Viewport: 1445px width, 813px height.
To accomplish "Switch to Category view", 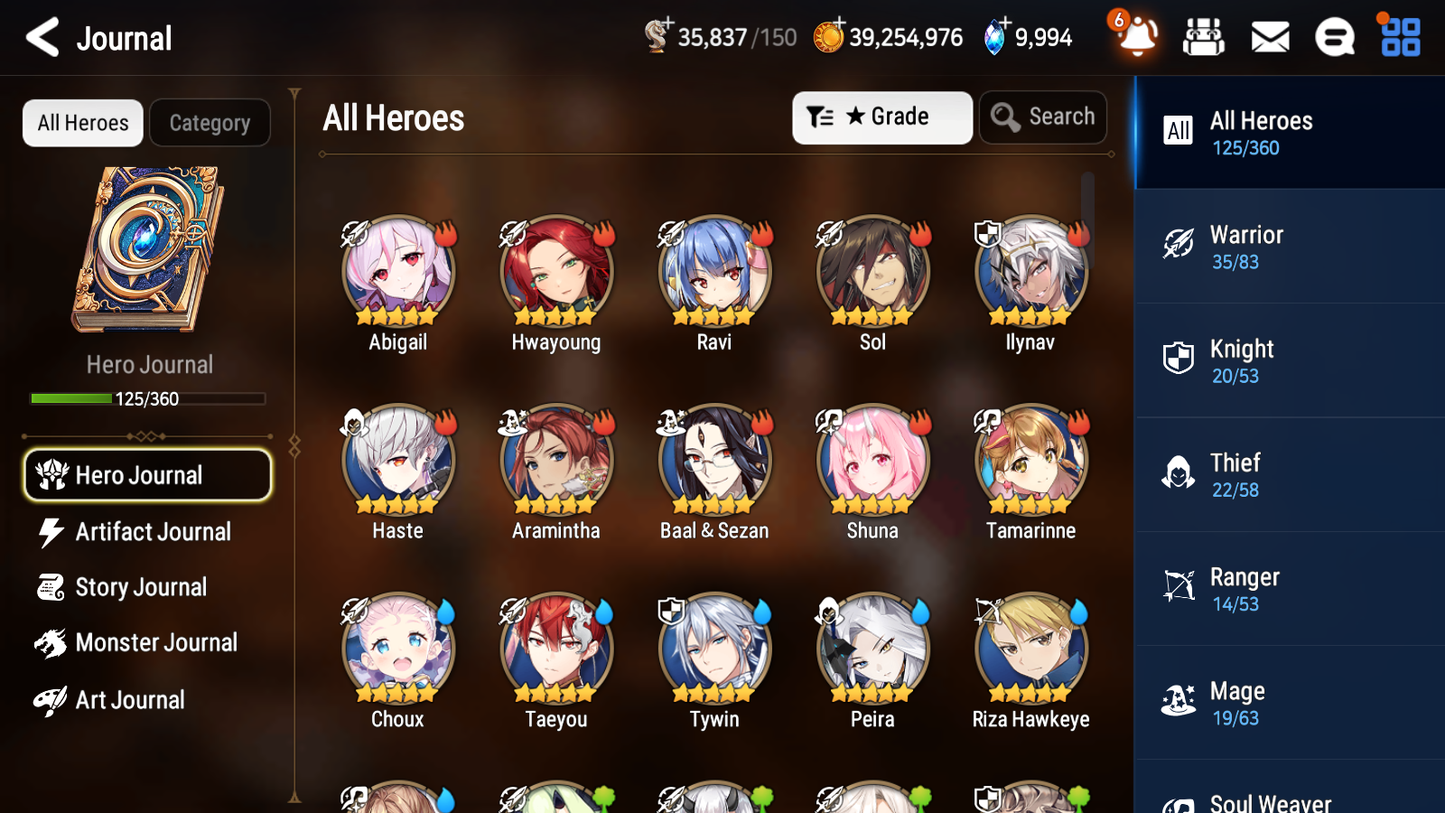I will click(210, 122).
